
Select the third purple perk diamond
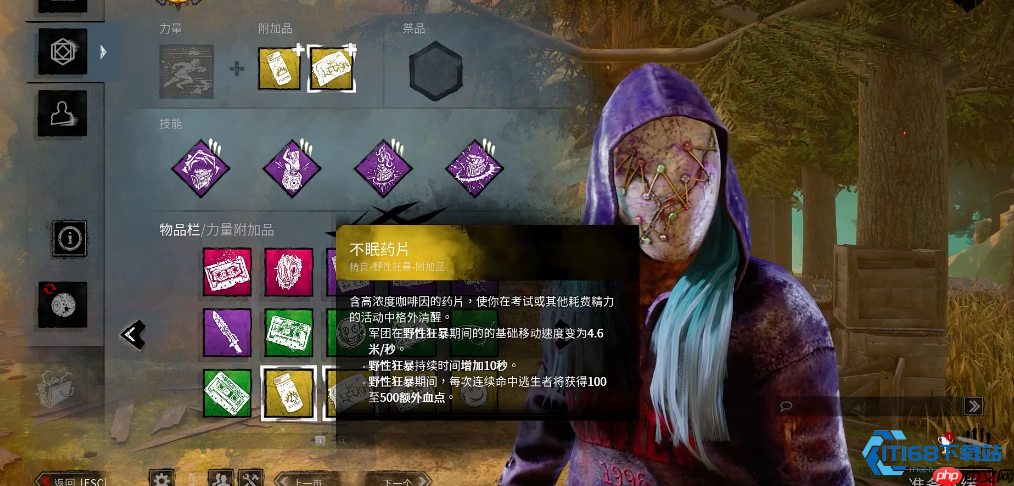(x=382, y=167)
